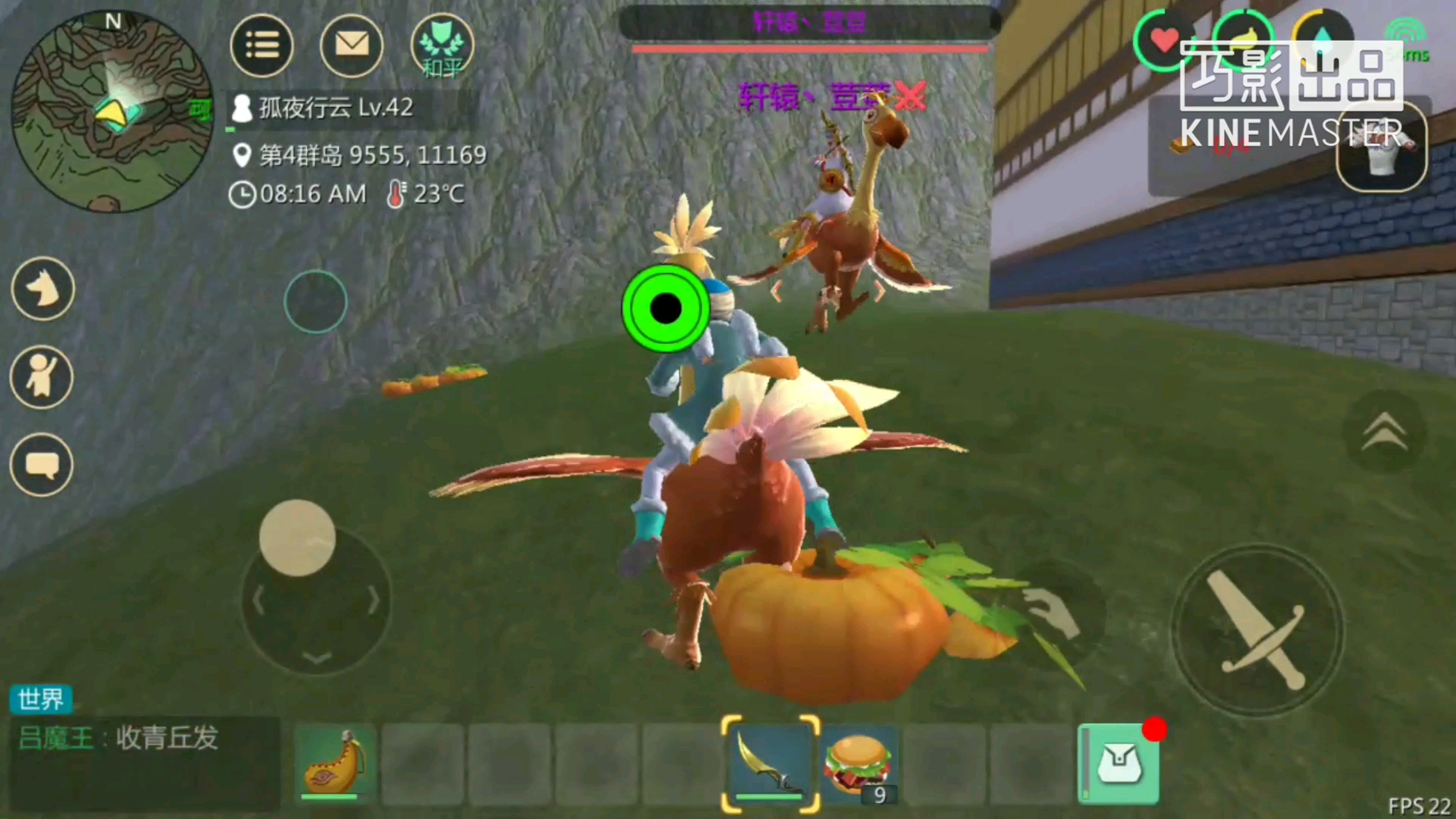This screenshot has height=819, width=1456.
Task: Select the 世界 world chat tab
Action: point(41,699)
